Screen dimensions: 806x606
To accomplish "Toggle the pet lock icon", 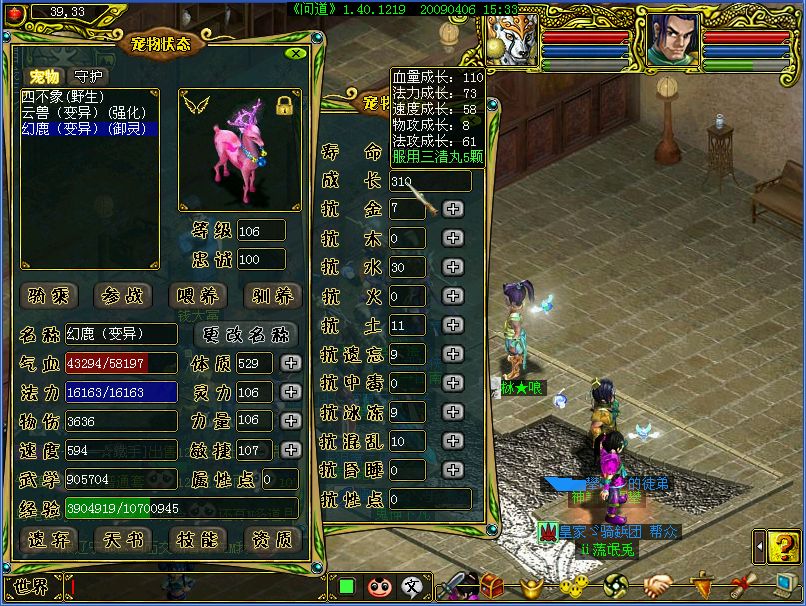I will click(x=284, y=104).
